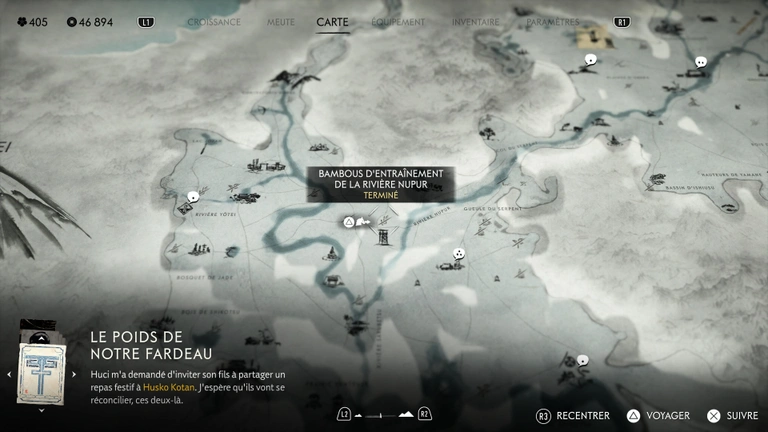Switch to the Croissance tab
The height and width of the screenshot is (432, 768).
tap(214, 21)
